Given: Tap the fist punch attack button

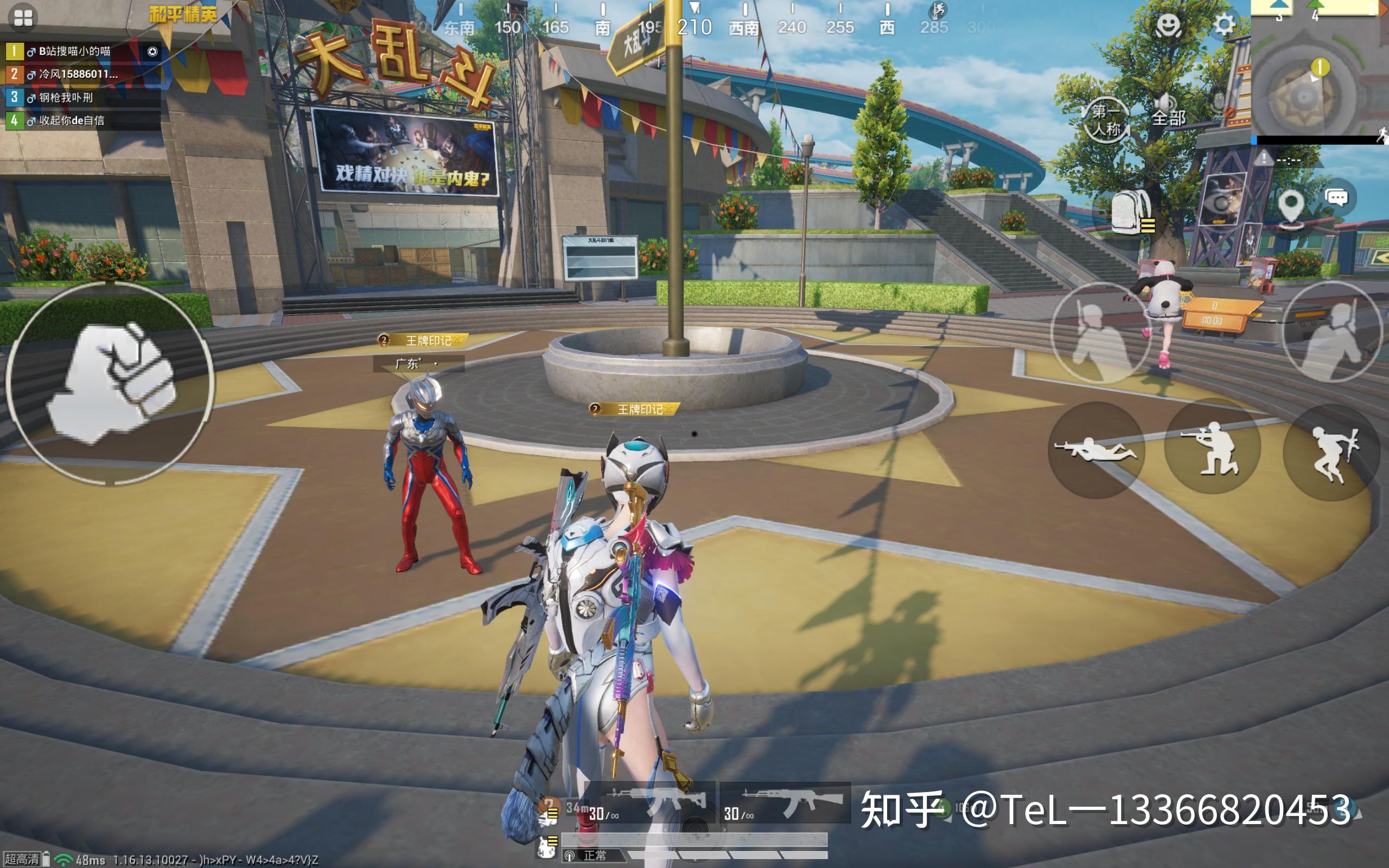Looking at the screenshot, I should point(110,383).
